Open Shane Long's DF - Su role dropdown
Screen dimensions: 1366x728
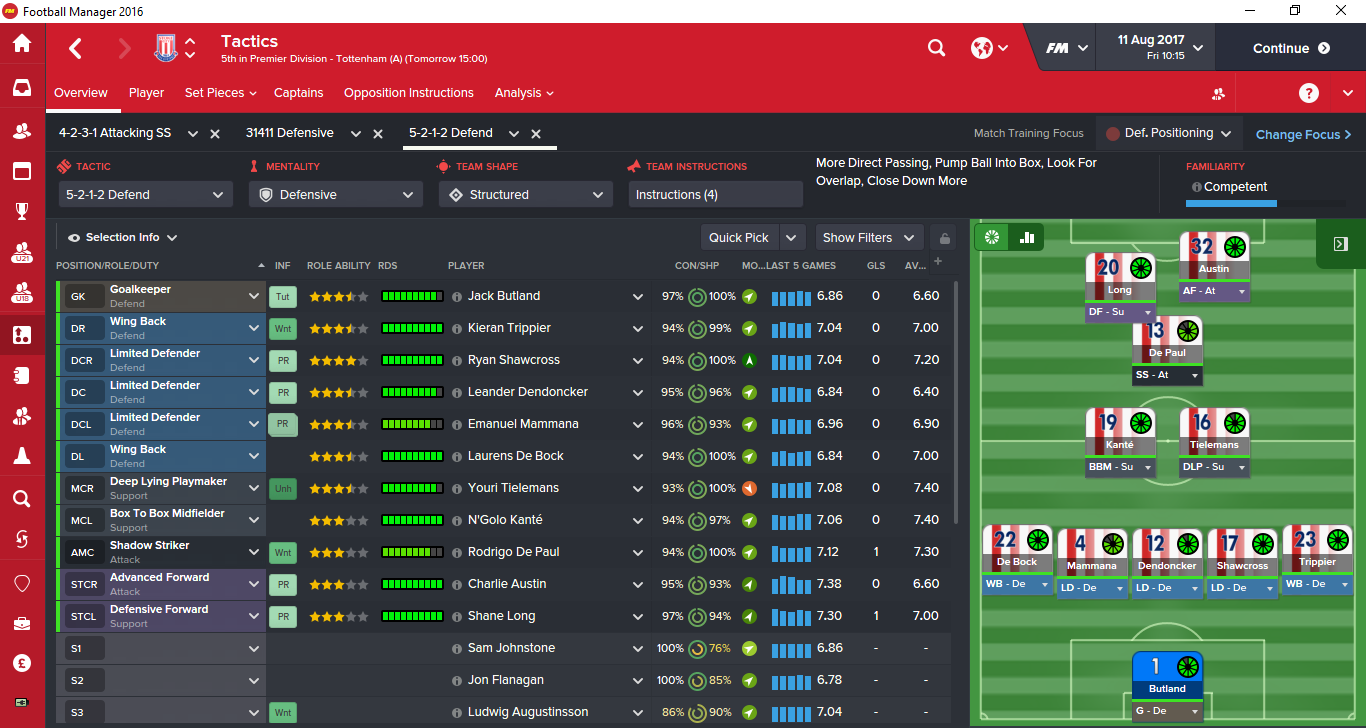(1120, 312)
